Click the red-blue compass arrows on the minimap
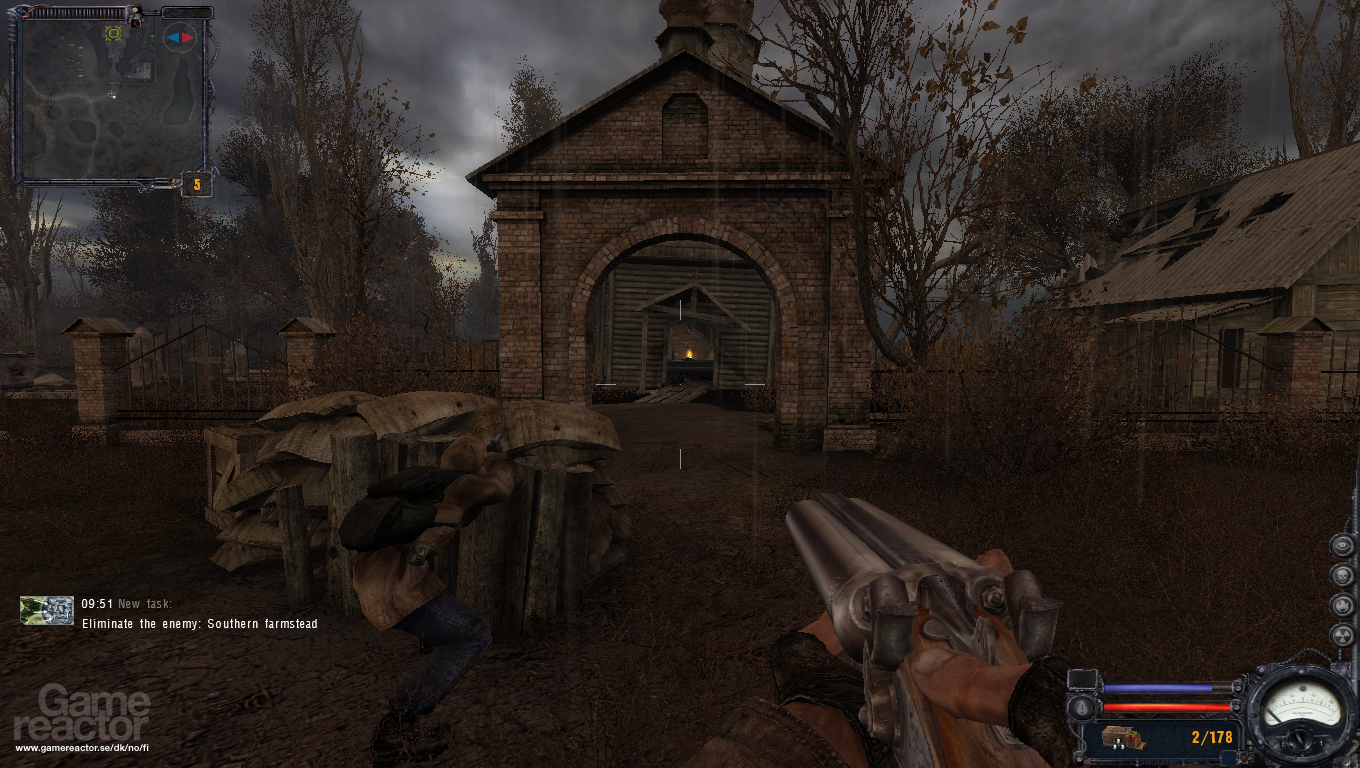 (x=178, y=37)
